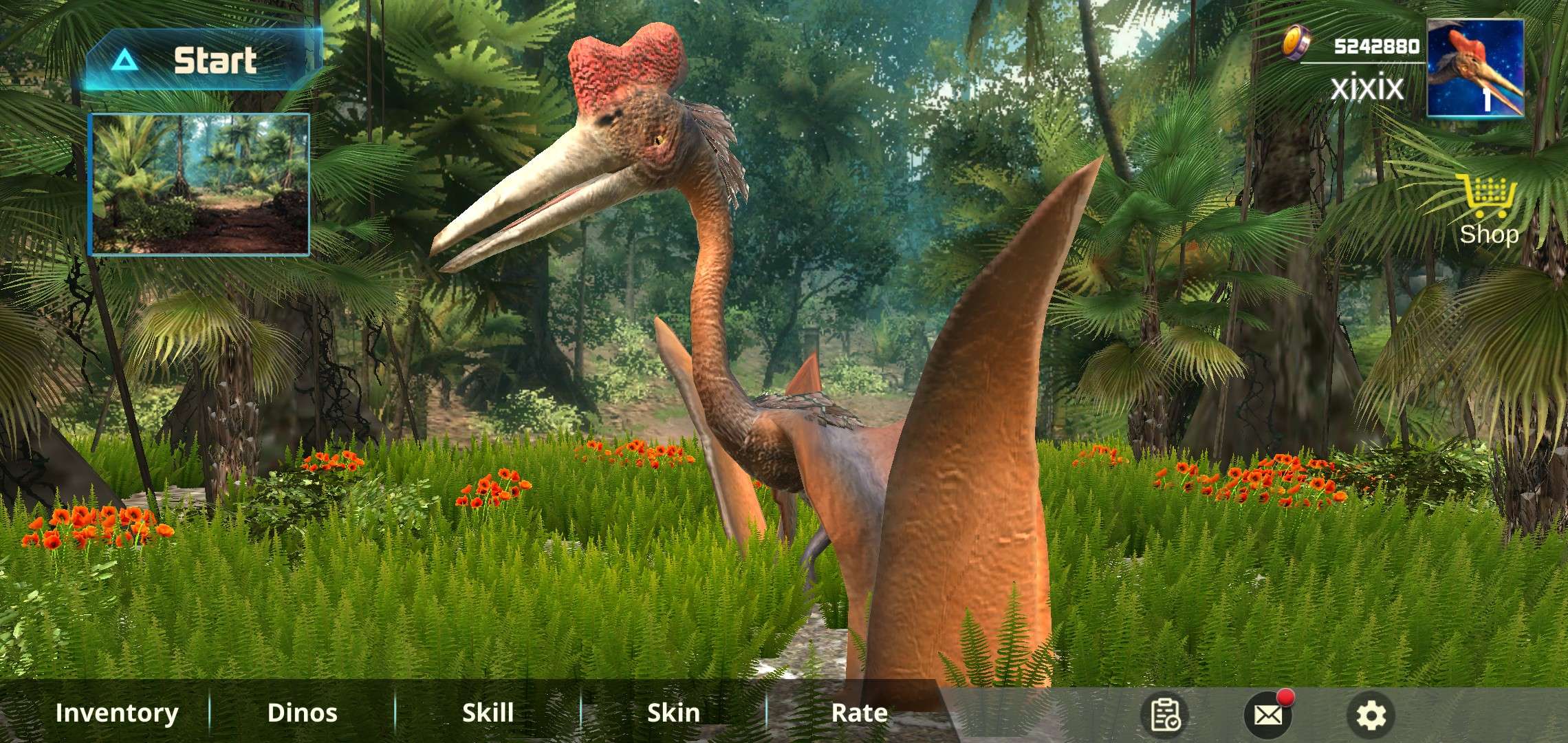This screenshot has height=743, width=1568.
Task: Switch to the Dinos menu
Action: click(x=302, y=713)
